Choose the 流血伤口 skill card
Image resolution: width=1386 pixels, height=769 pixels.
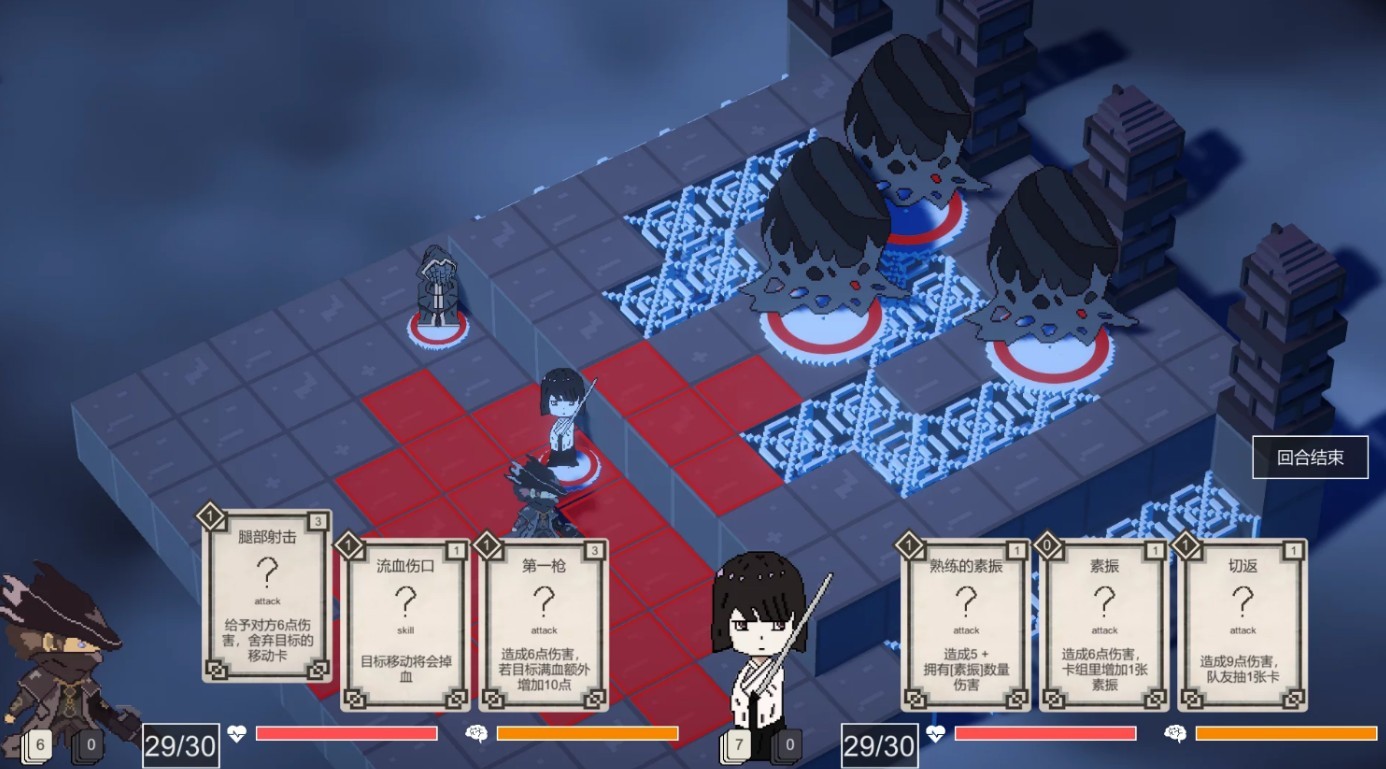(x=404, y=622)
